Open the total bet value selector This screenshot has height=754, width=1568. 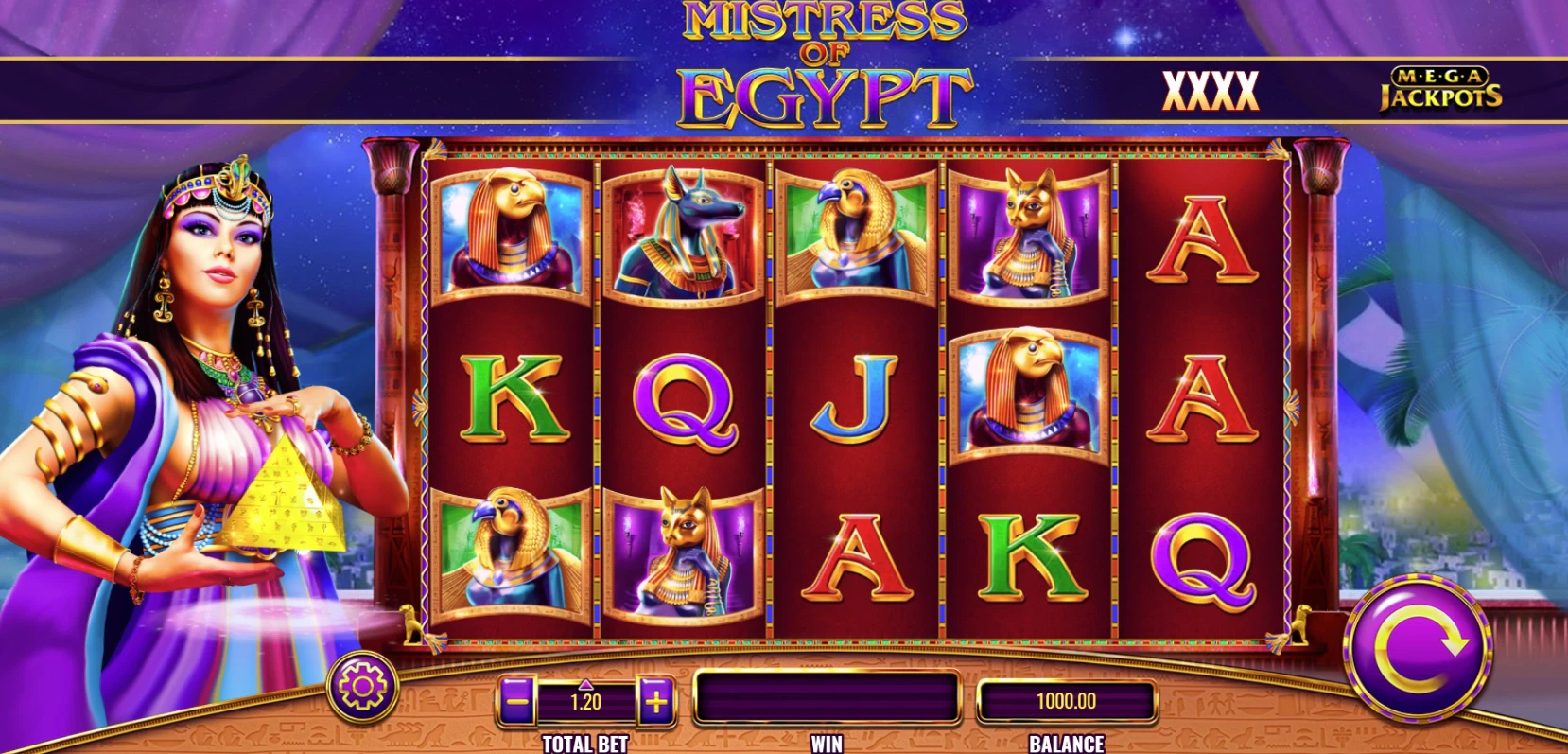pos(586,701)
